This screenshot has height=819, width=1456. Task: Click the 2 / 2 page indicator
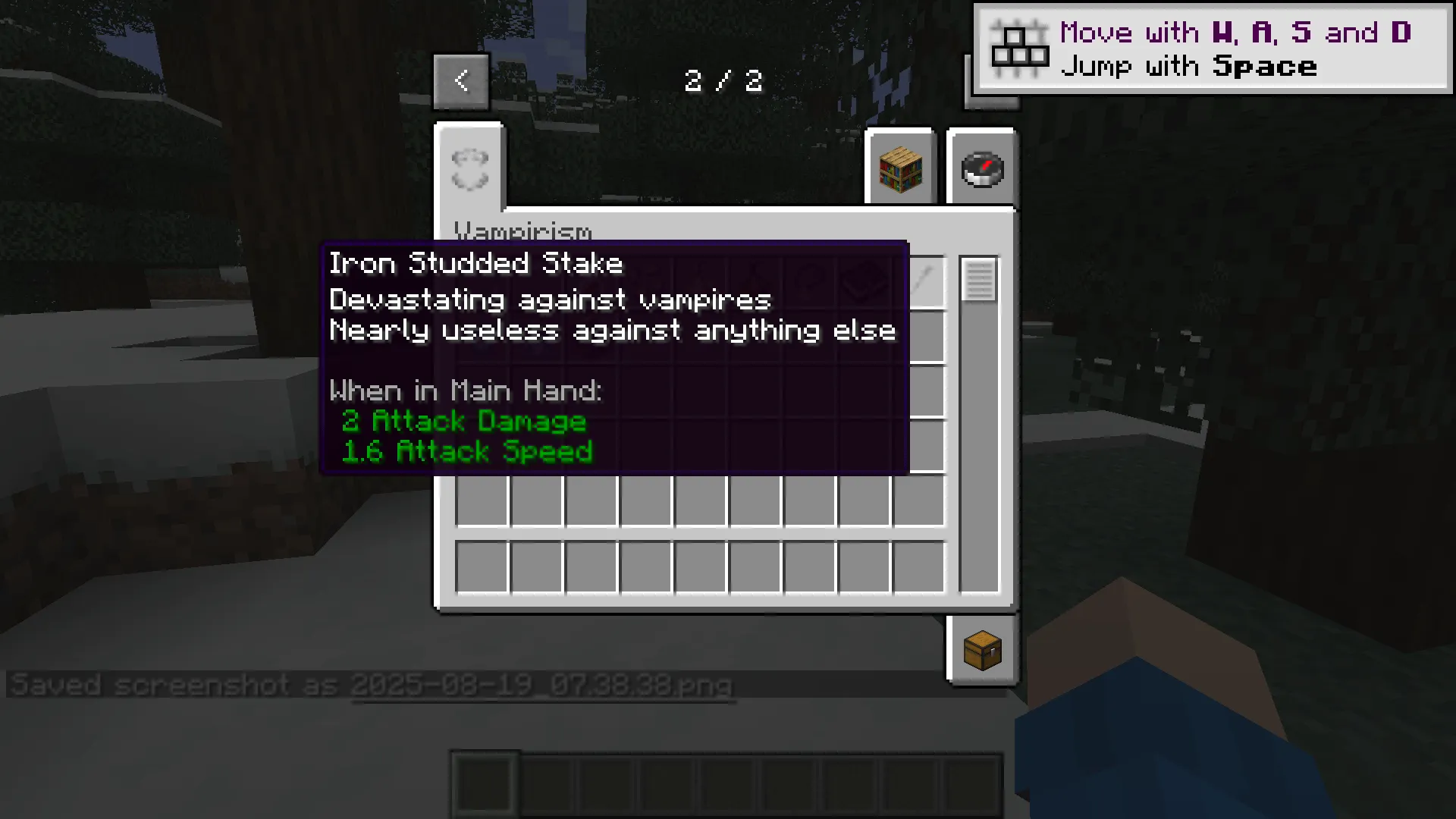point(723,80)
